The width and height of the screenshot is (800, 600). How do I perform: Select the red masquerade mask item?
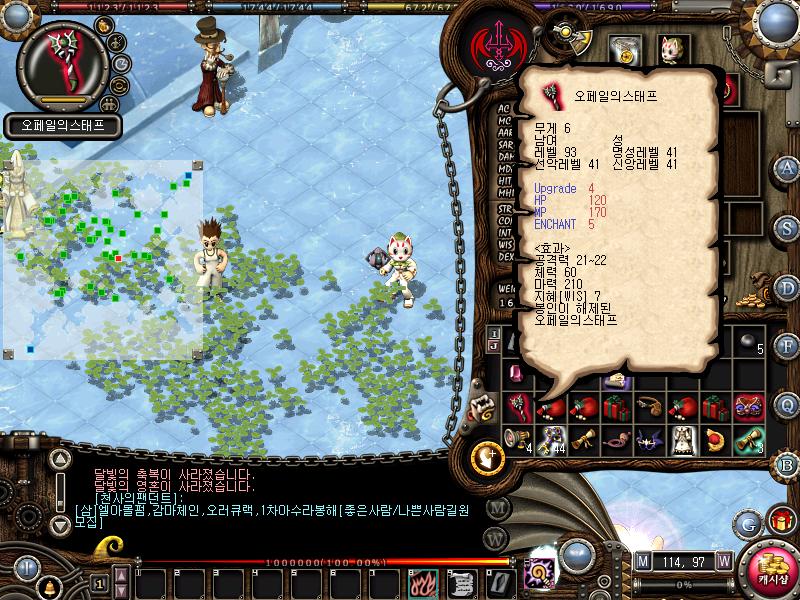748,408
